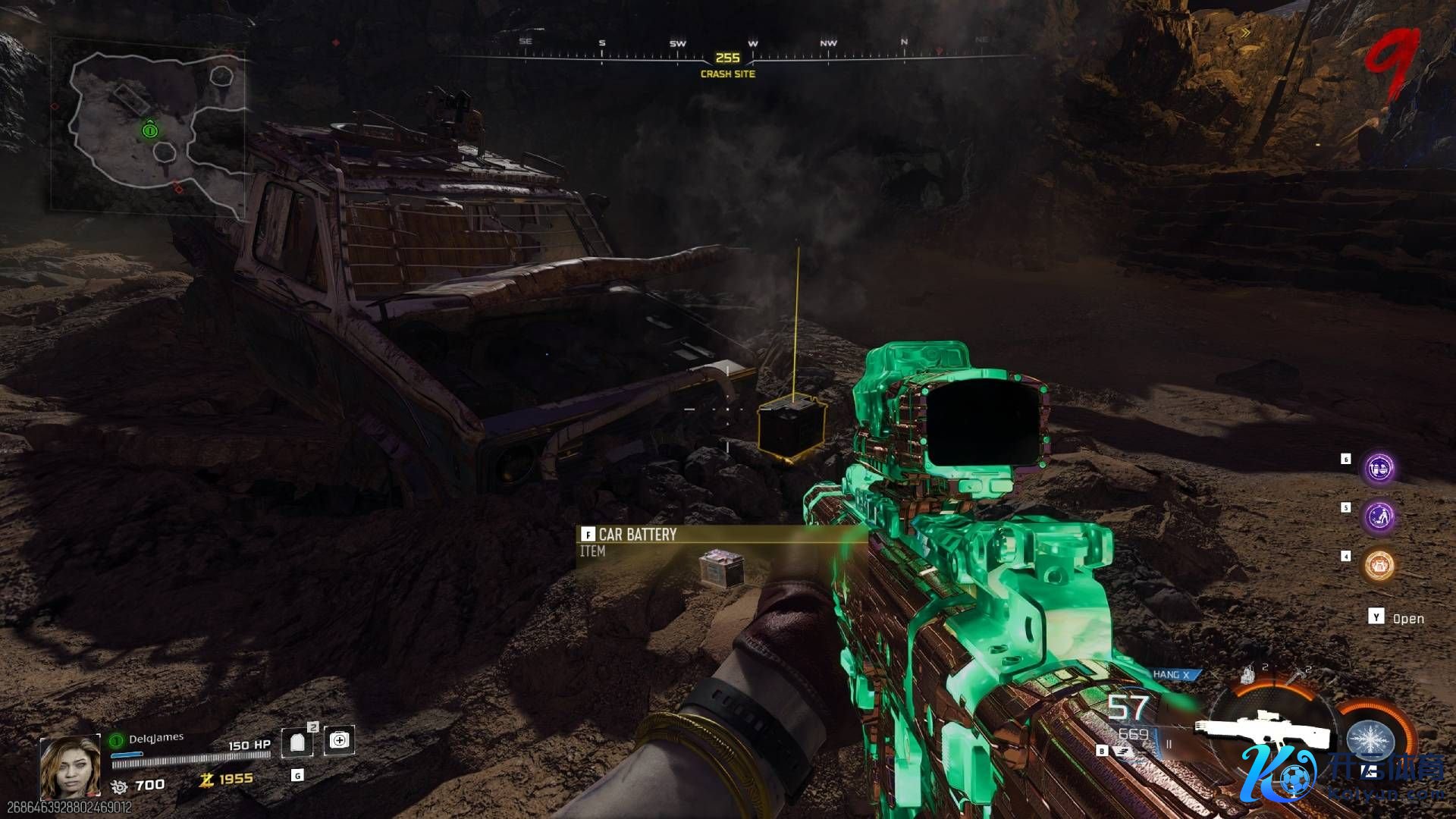1456x819 pixels.
Task: Click the top purple gobblegum icon
Action: click(1379, 468)
